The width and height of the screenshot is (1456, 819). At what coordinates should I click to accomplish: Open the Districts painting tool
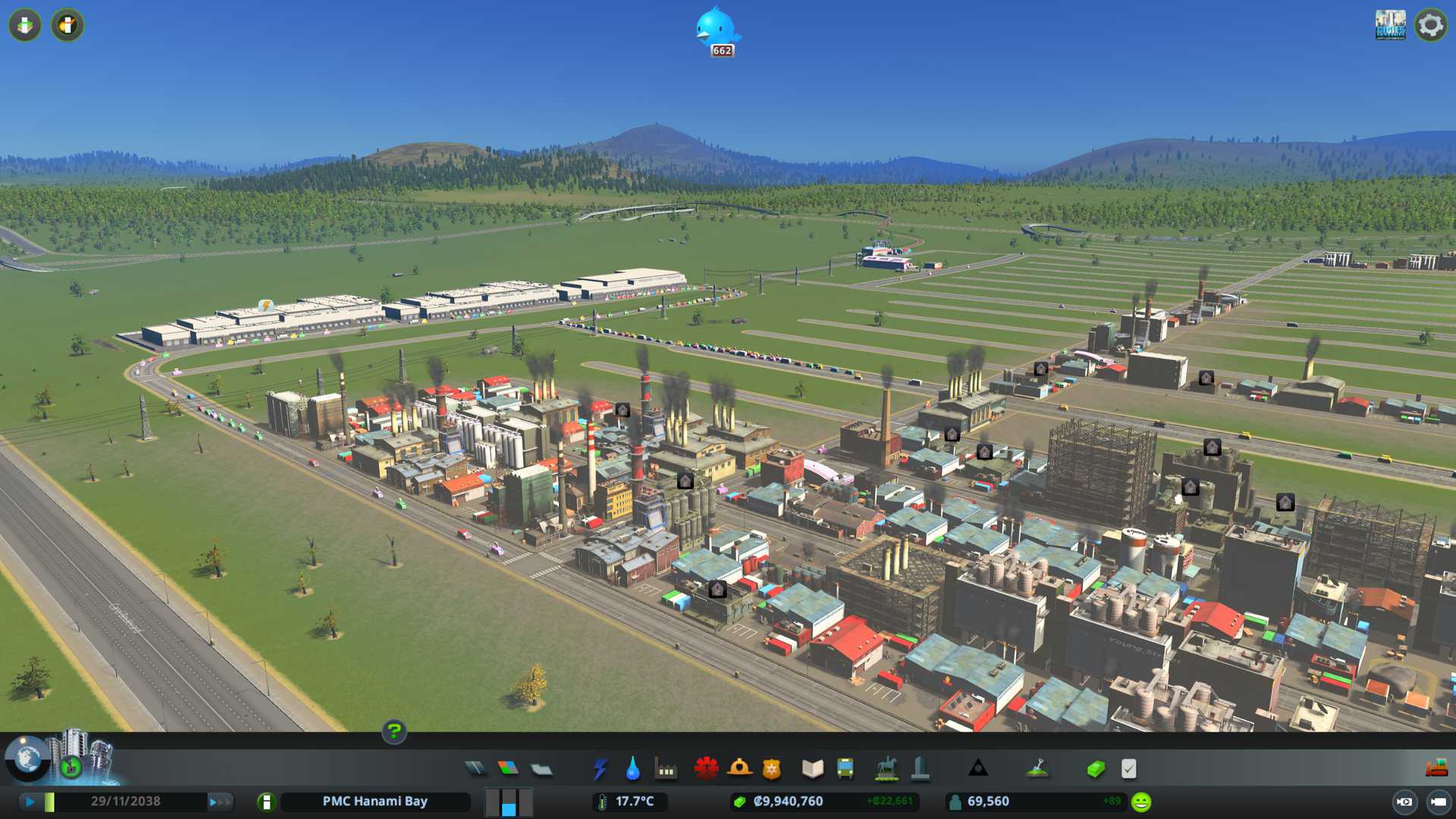[541, 769]
